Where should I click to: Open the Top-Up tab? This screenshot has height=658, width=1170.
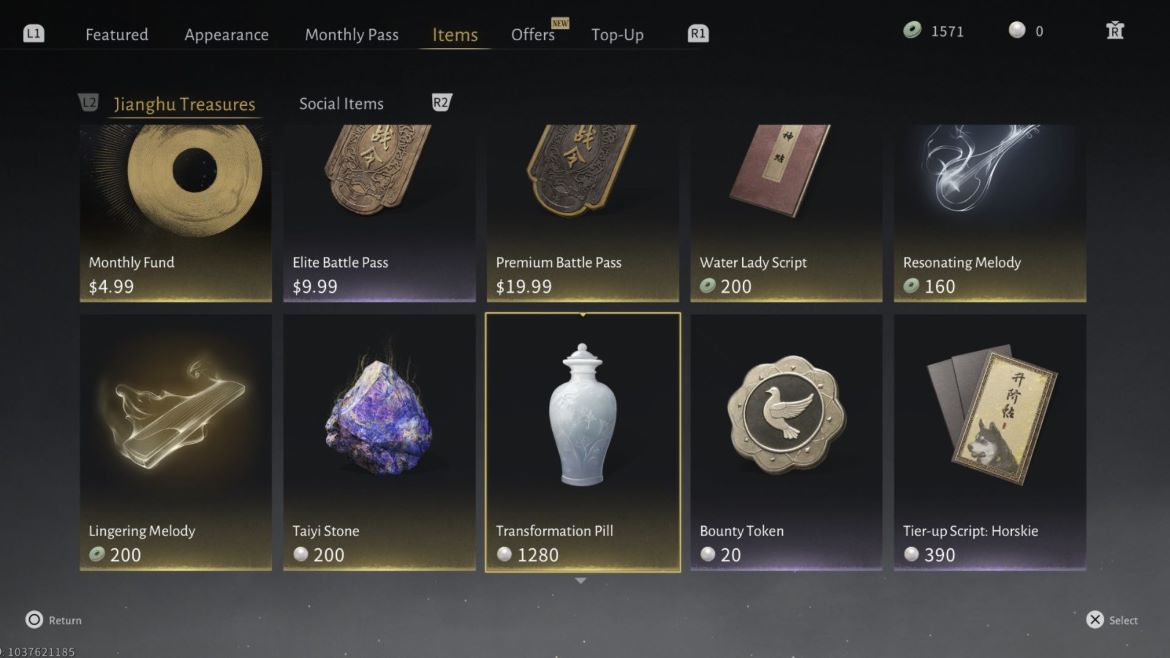(x=617, y=34)
